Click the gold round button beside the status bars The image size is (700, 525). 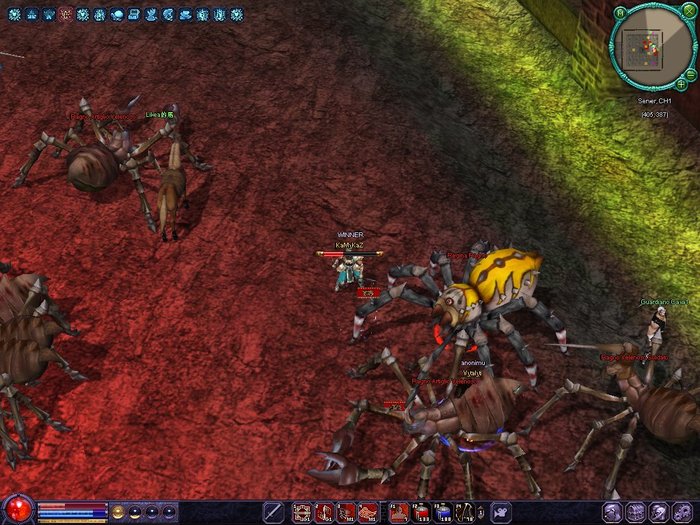(118, 512)
